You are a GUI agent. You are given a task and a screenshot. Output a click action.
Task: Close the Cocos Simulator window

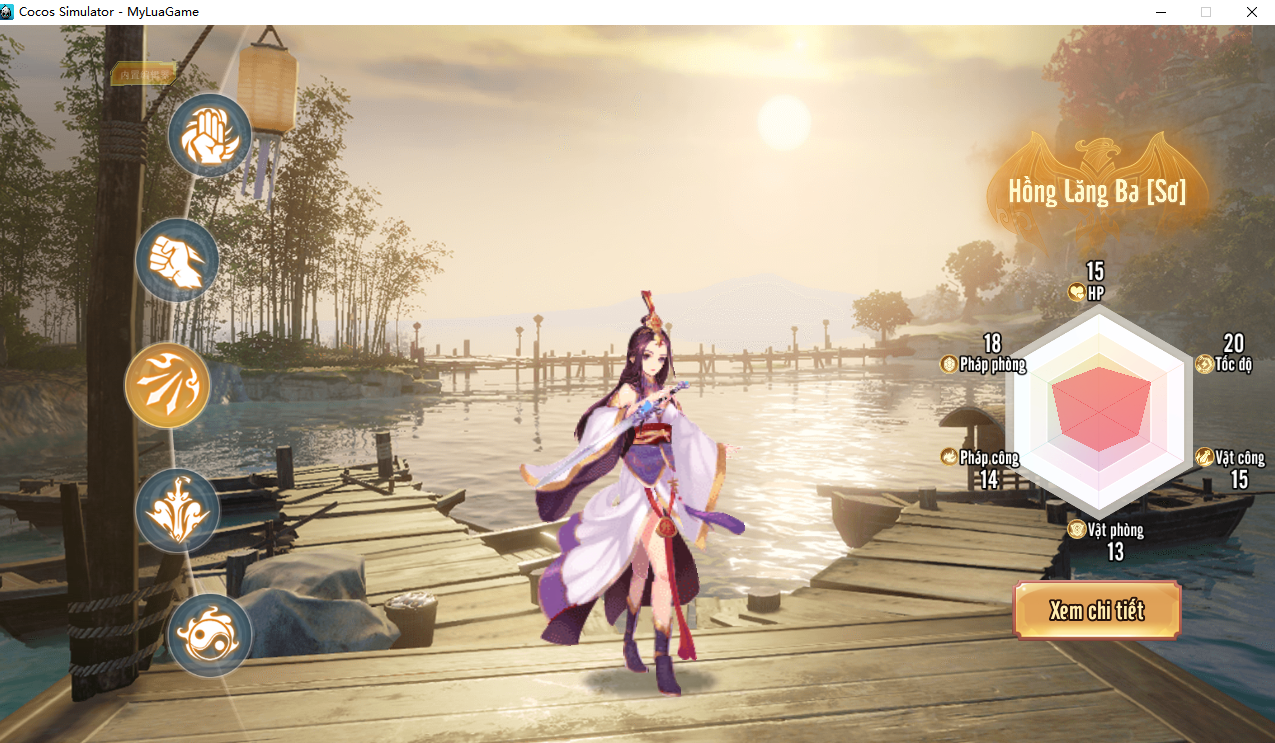tap(1251, 12)
